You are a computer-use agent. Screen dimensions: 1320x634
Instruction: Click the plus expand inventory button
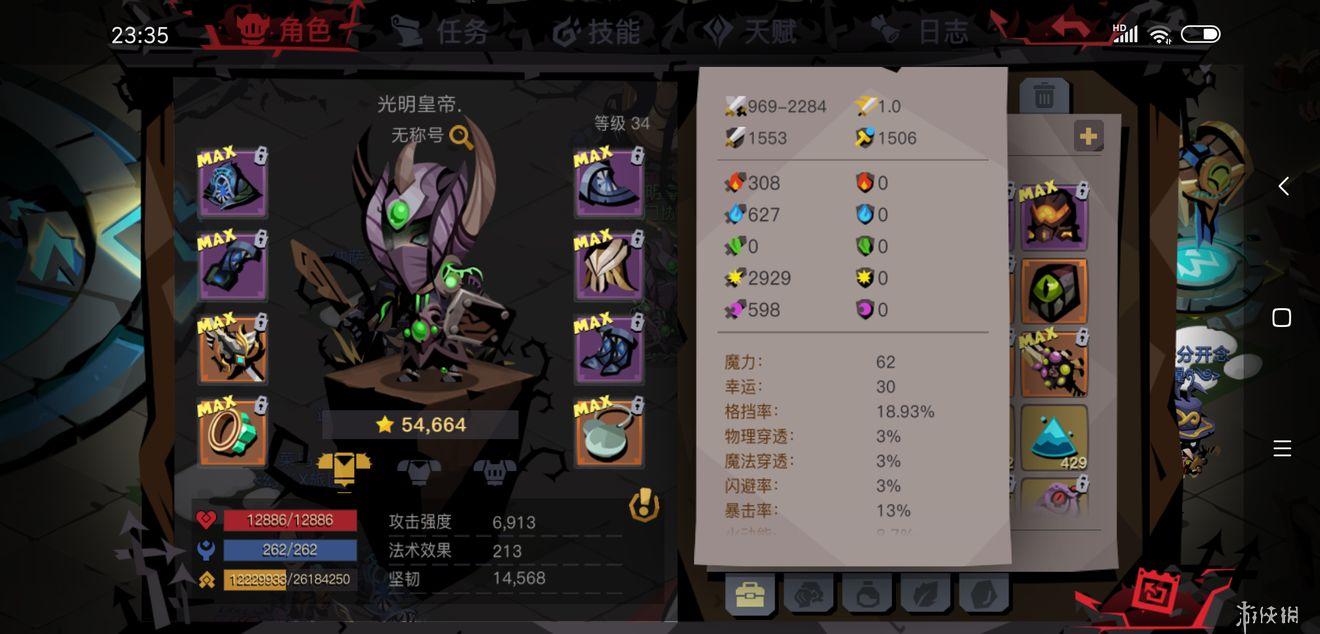[x=1088, y=136]
